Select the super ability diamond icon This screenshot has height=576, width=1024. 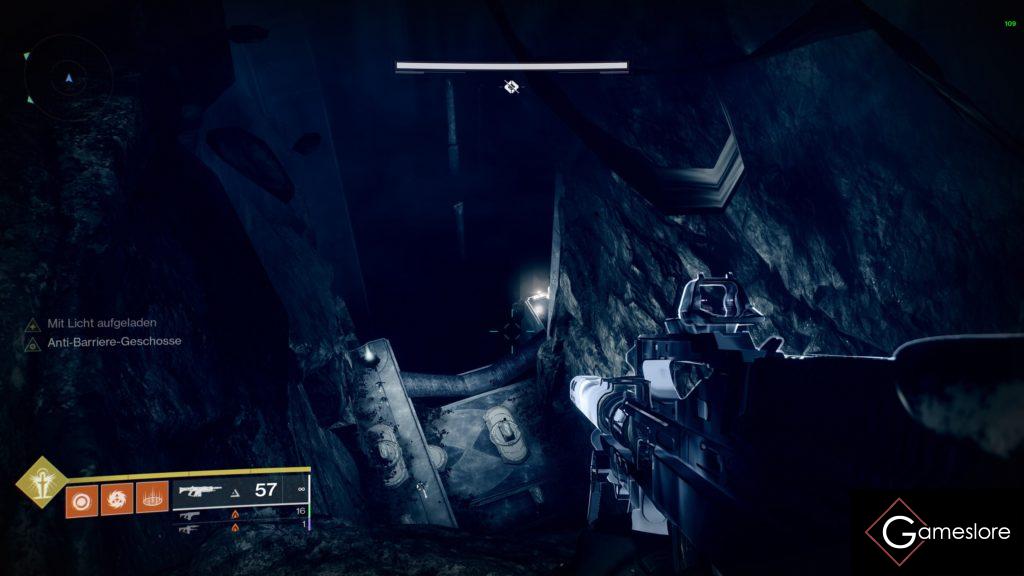42,482
